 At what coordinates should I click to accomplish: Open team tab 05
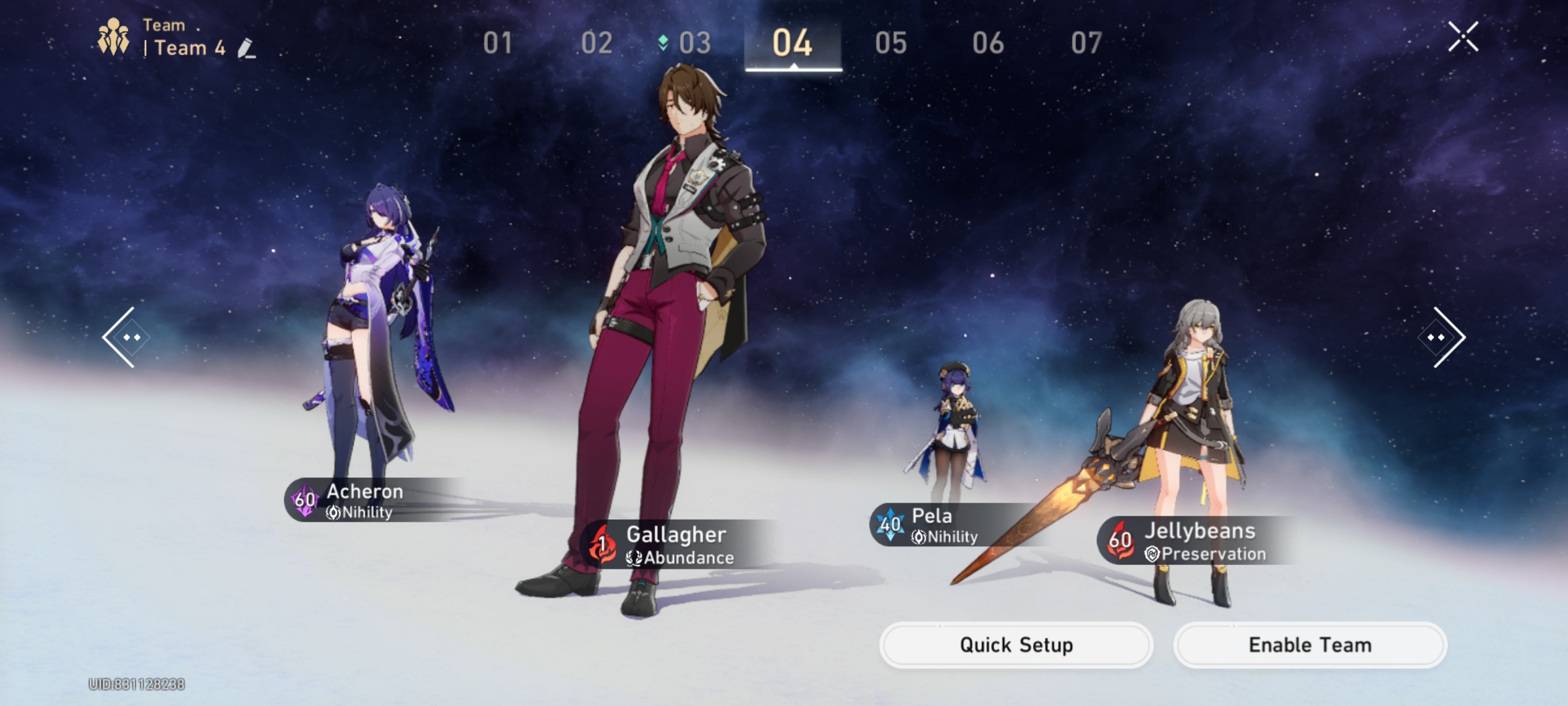coord(890,43)
